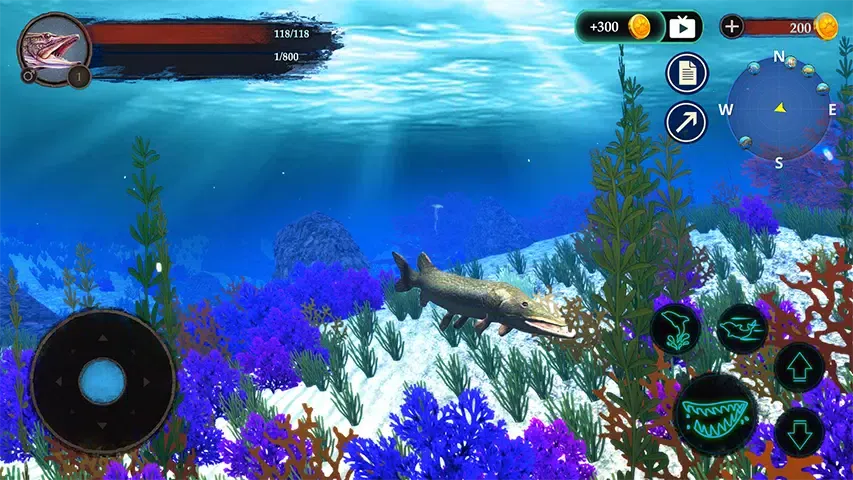Activate the fast swim dash ability
Screen dimensions: 853x480
coord(742,328)
